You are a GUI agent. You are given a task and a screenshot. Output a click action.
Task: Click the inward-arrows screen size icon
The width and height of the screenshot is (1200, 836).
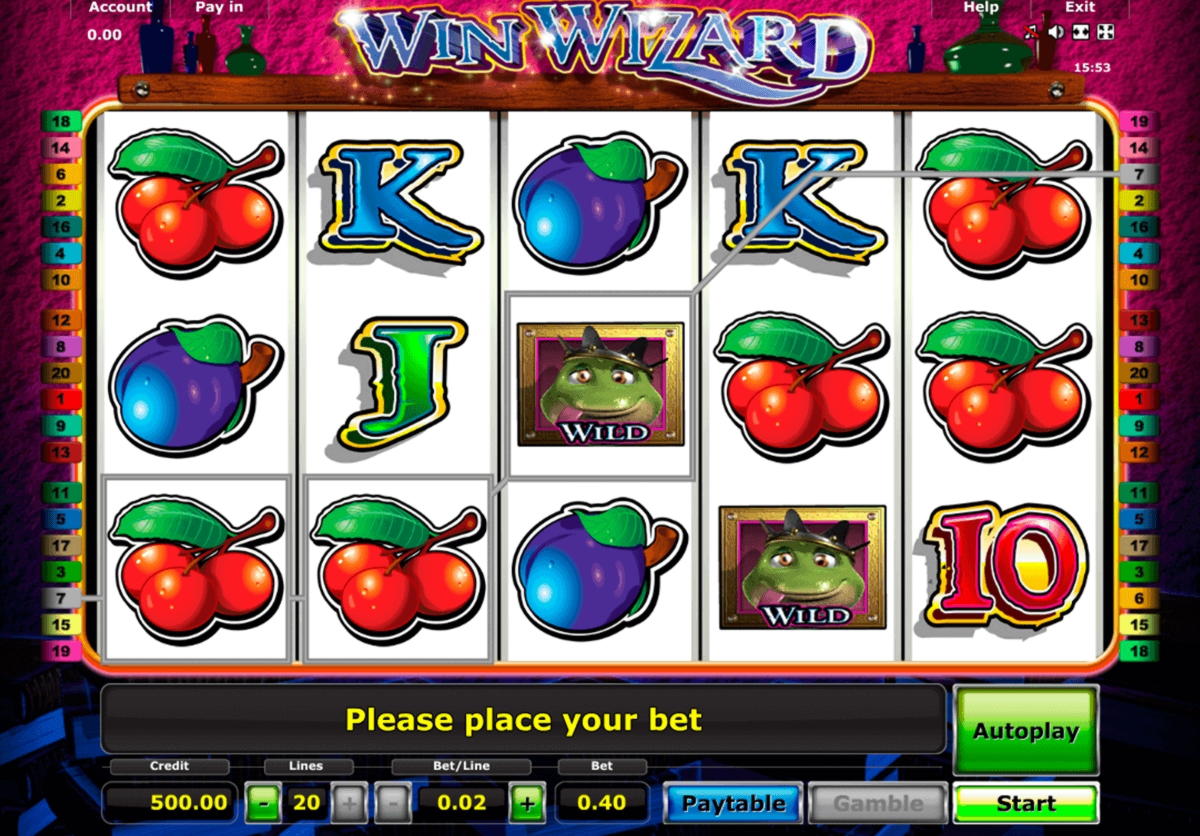(1080, 33)
